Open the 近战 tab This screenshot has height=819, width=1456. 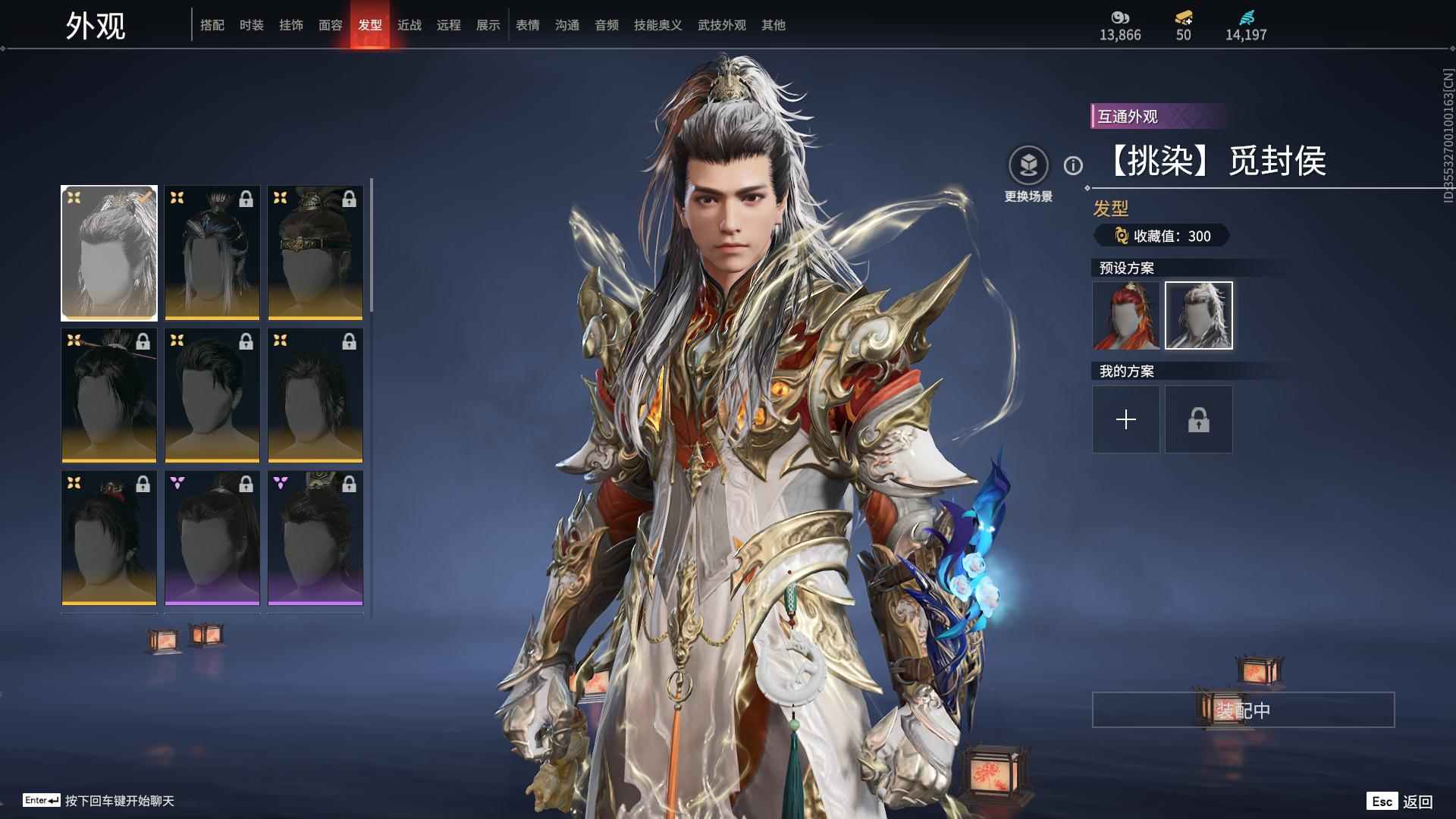point(409,25)
